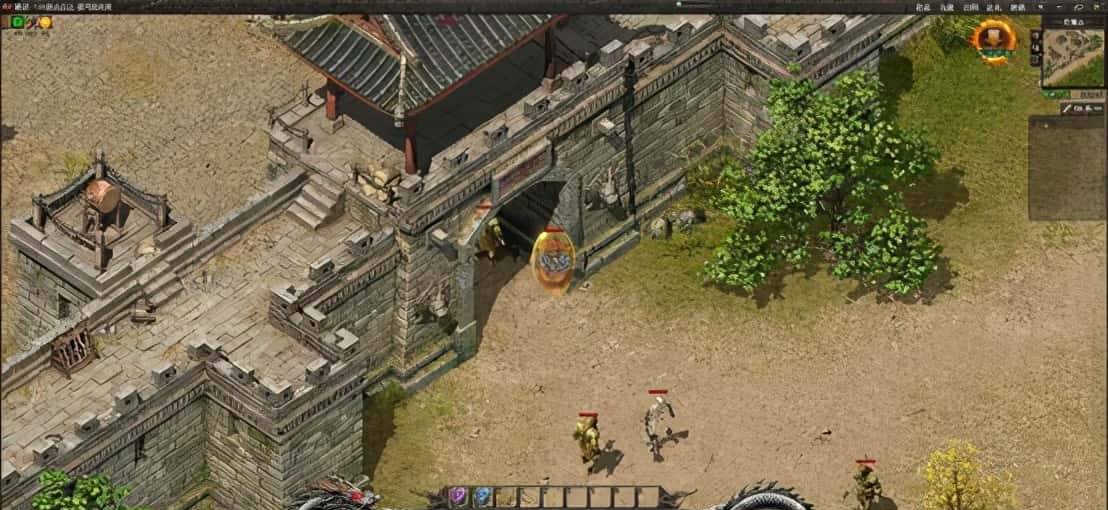This screenshot has width=1108, height=510.
Task: Click the green round status icon
Action: tap(18, 21)
